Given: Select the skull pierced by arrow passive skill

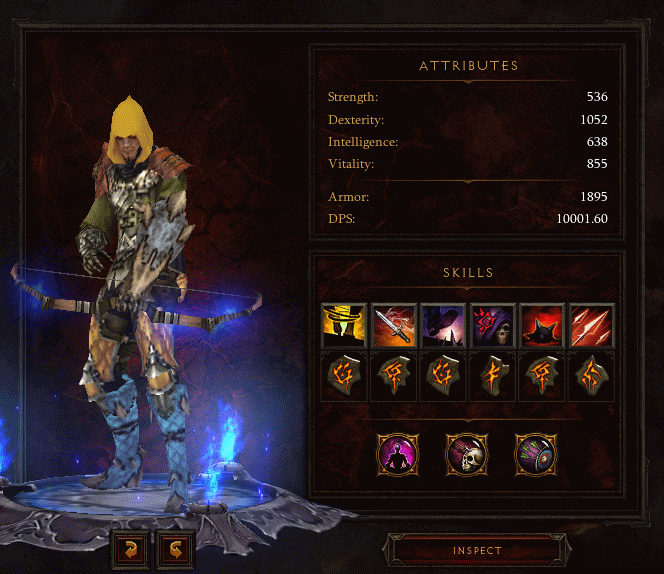Looking at the screenshot, I should point(465,453).
